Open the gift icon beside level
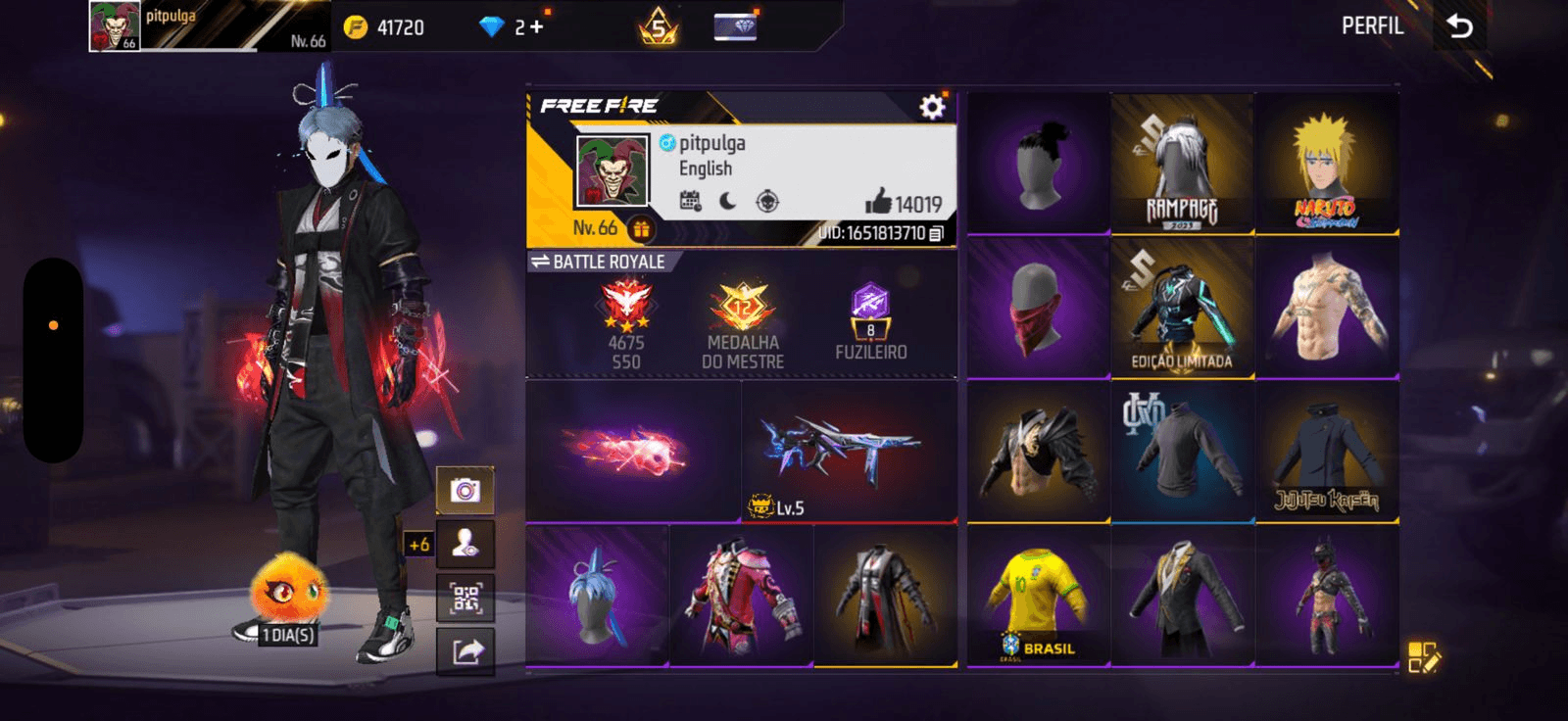The image size is (1568, 721). click(641, 229)
